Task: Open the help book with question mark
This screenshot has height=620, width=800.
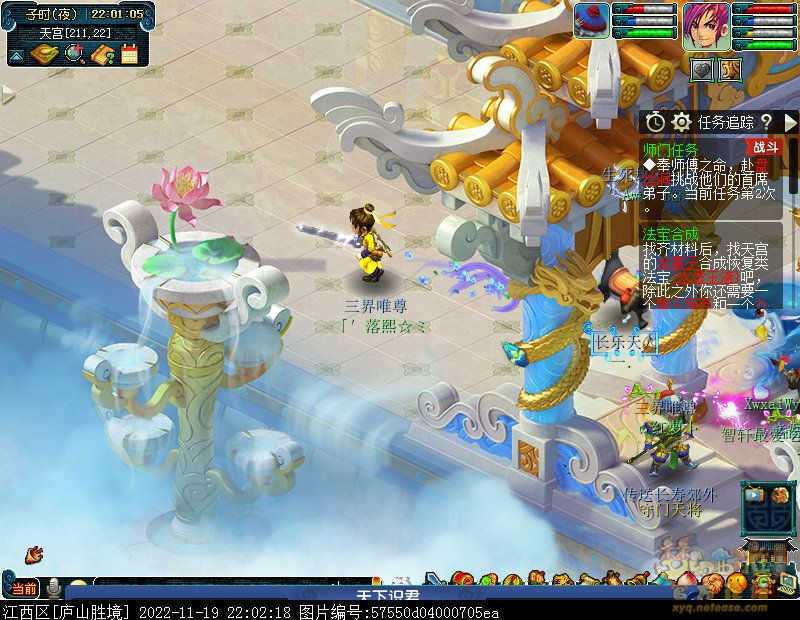Action: coord(102,54)
